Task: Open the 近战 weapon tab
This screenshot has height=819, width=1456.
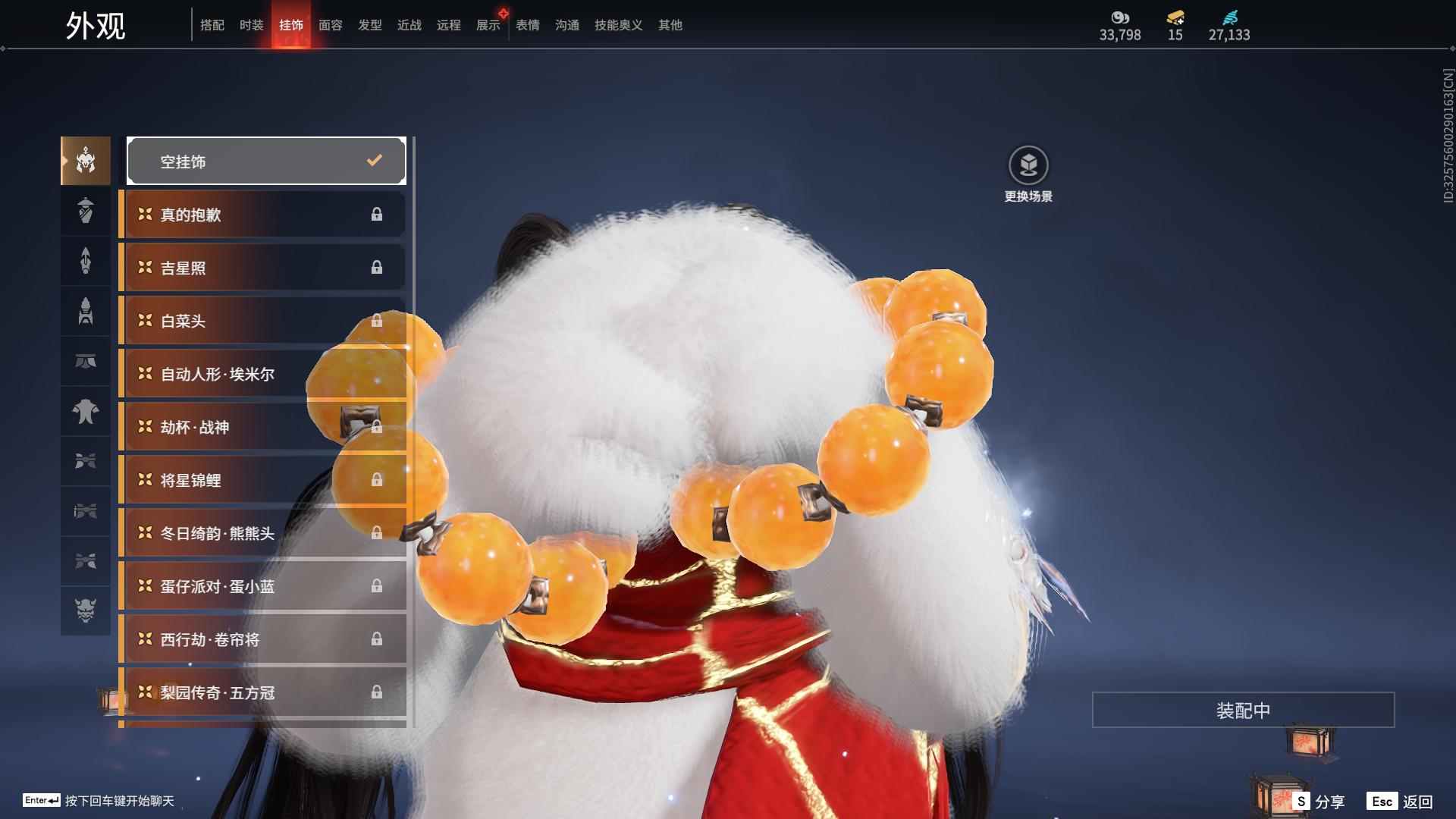Action: 409,25
